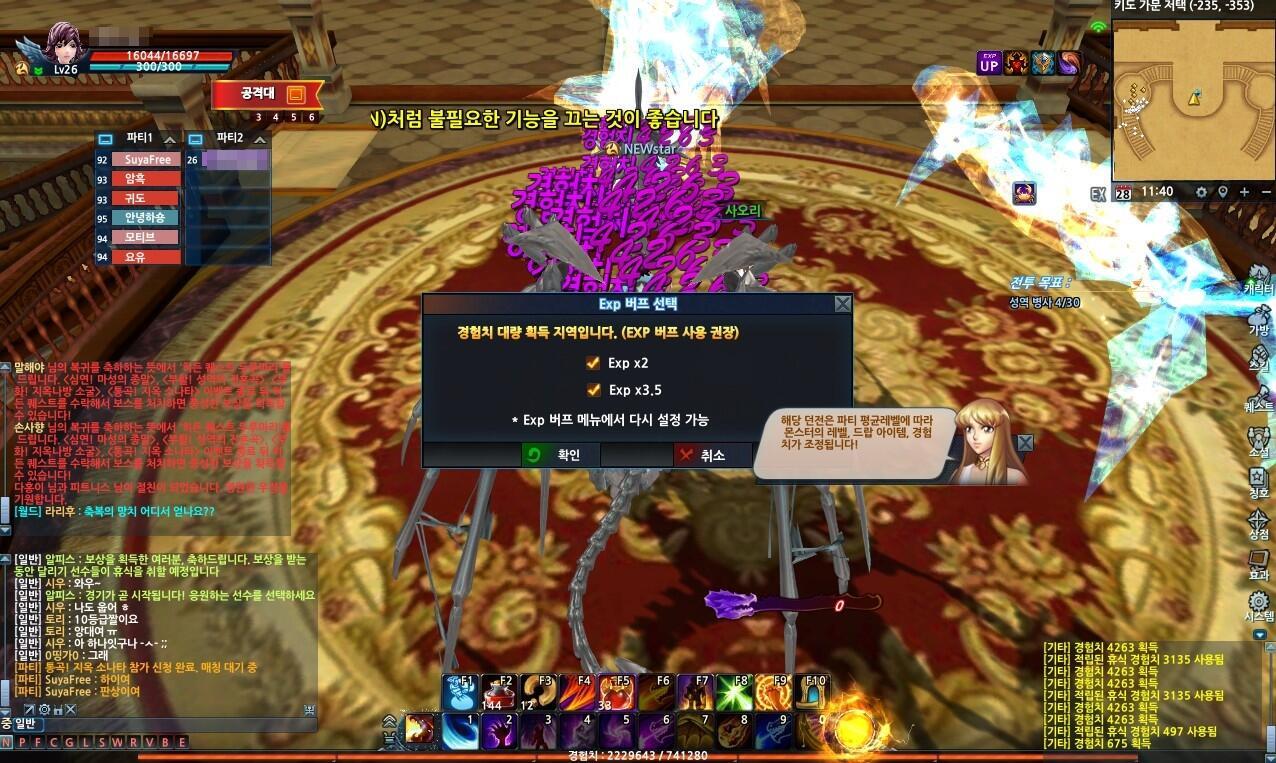Close the Exp 버프 선택 window

(843, 304)
